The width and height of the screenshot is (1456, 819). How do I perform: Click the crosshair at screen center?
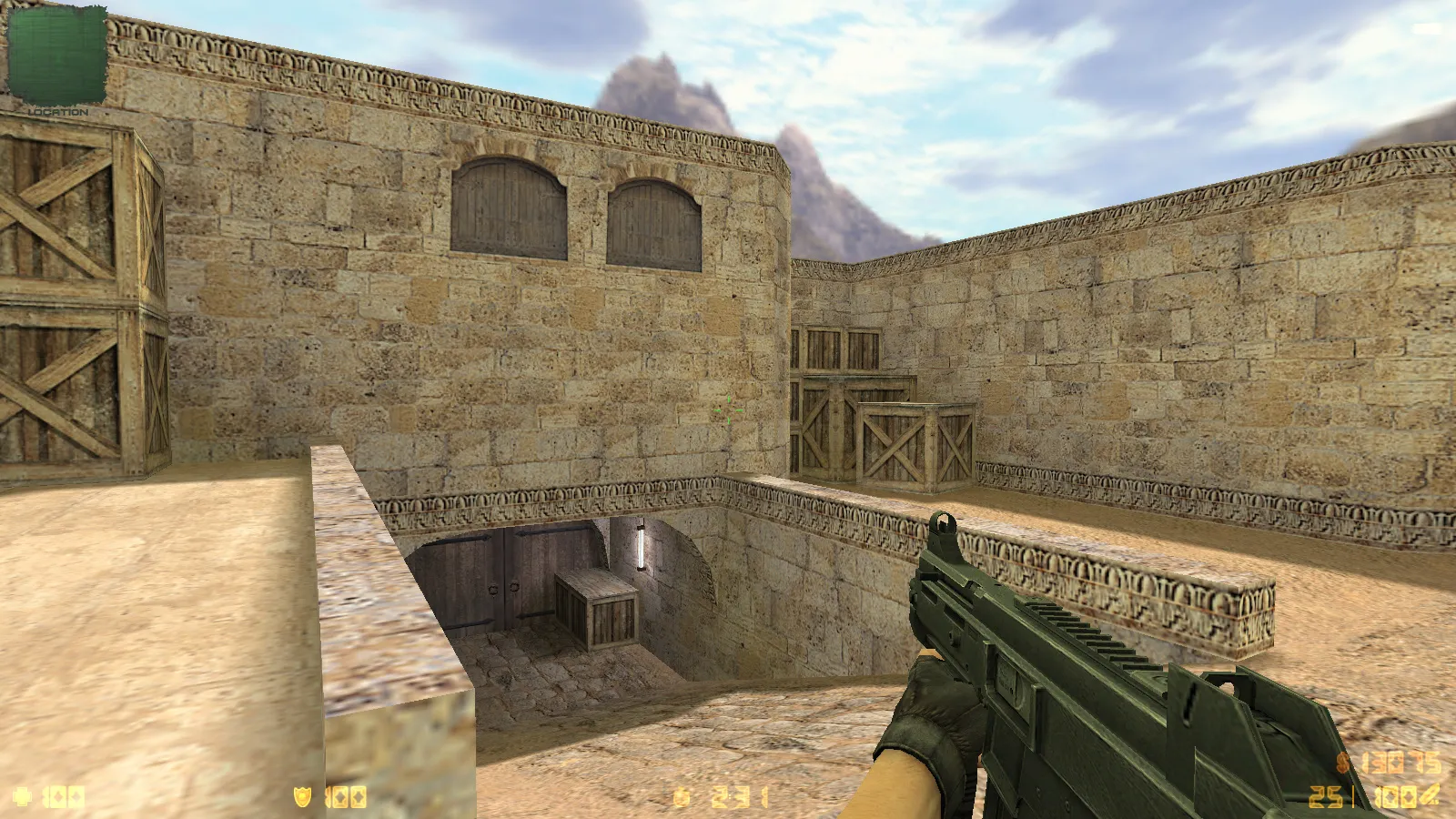pyautogui.click(x=728, y=409)
